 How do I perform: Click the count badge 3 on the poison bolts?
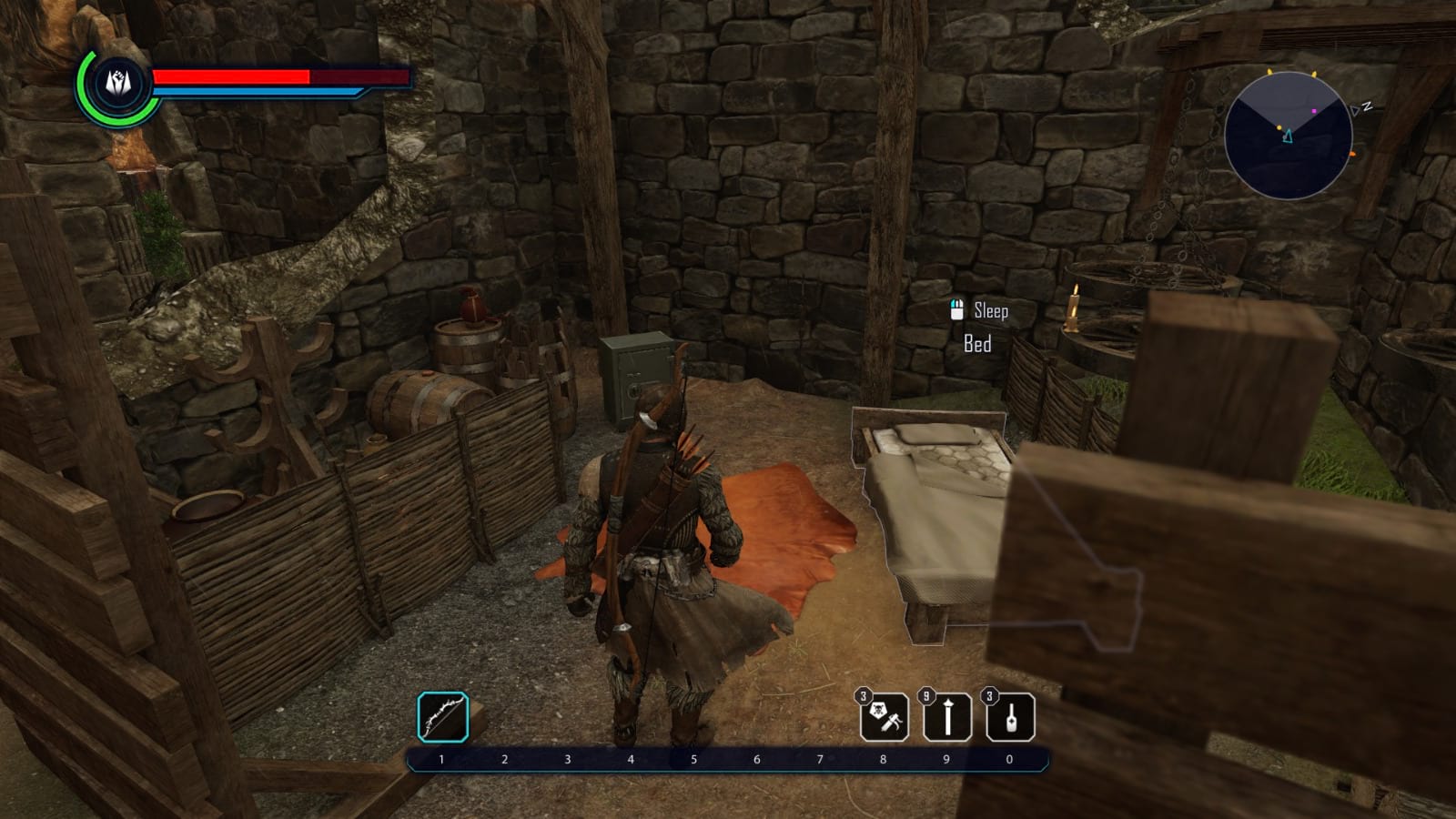pos(864,695)
